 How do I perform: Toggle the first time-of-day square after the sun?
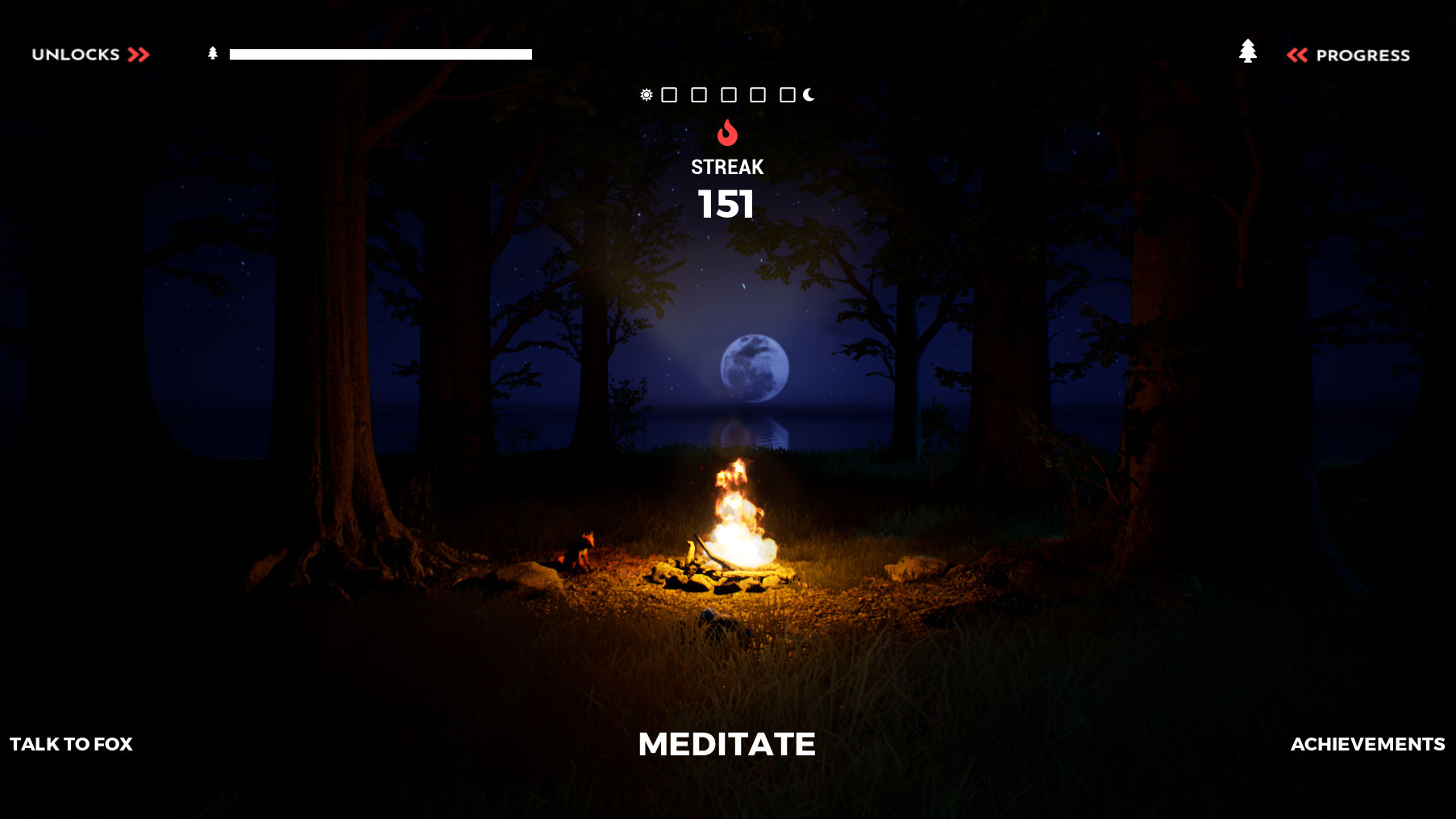coord(668,95)
